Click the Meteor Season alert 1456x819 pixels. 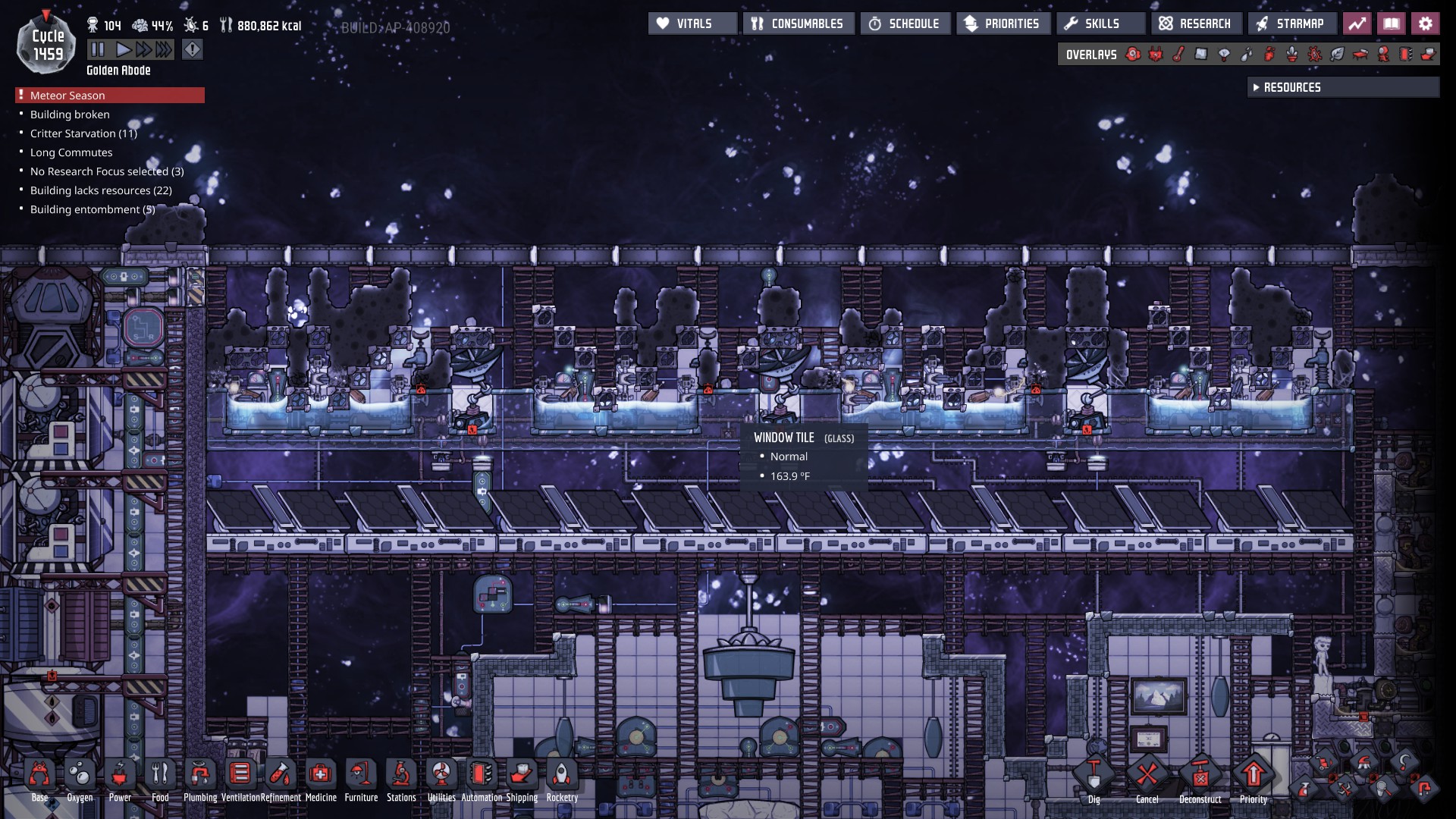[110, 96]
